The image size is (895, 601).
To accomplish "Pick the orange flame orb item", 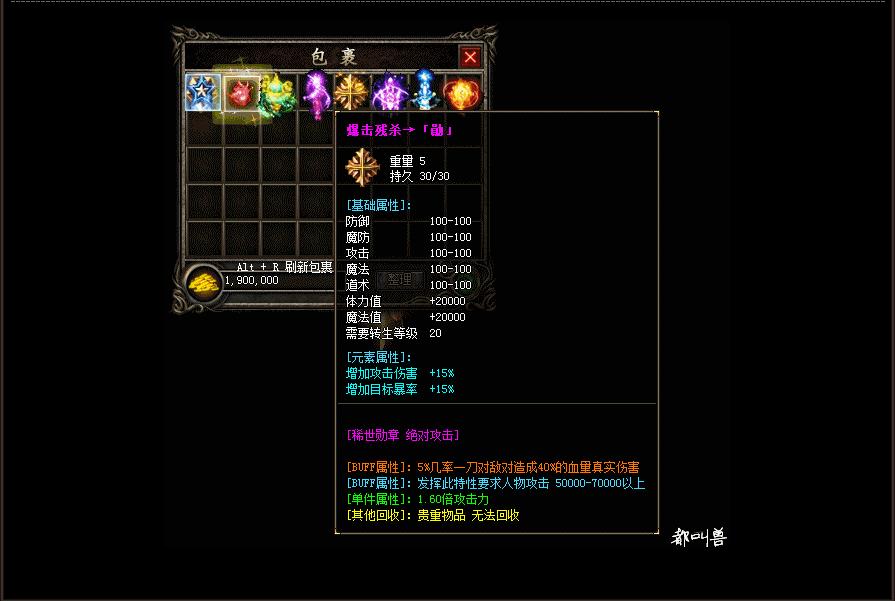I will [x=461, y=94].
